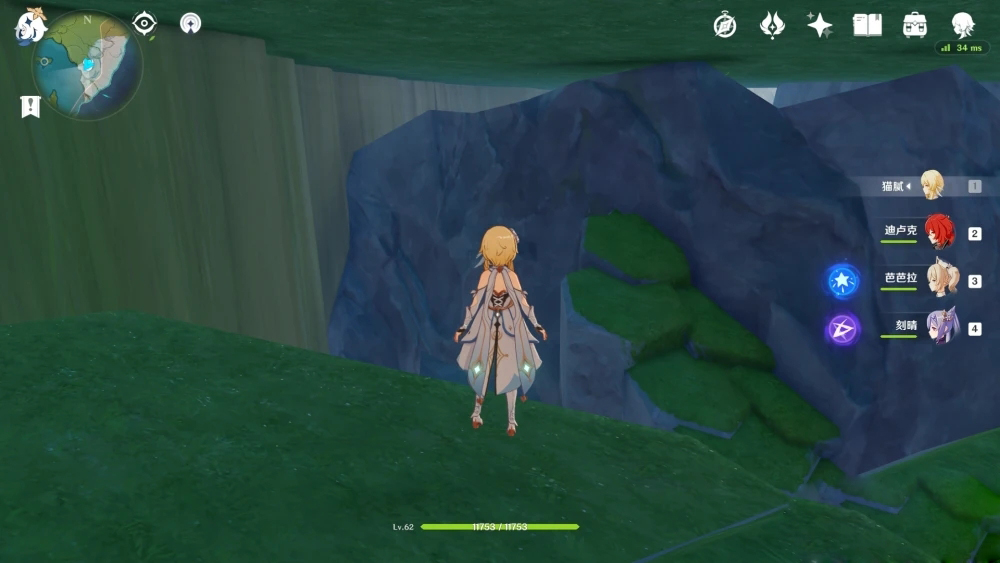
Task: Open the quest exclamation mark icon
Action: (x=30, y=106)
